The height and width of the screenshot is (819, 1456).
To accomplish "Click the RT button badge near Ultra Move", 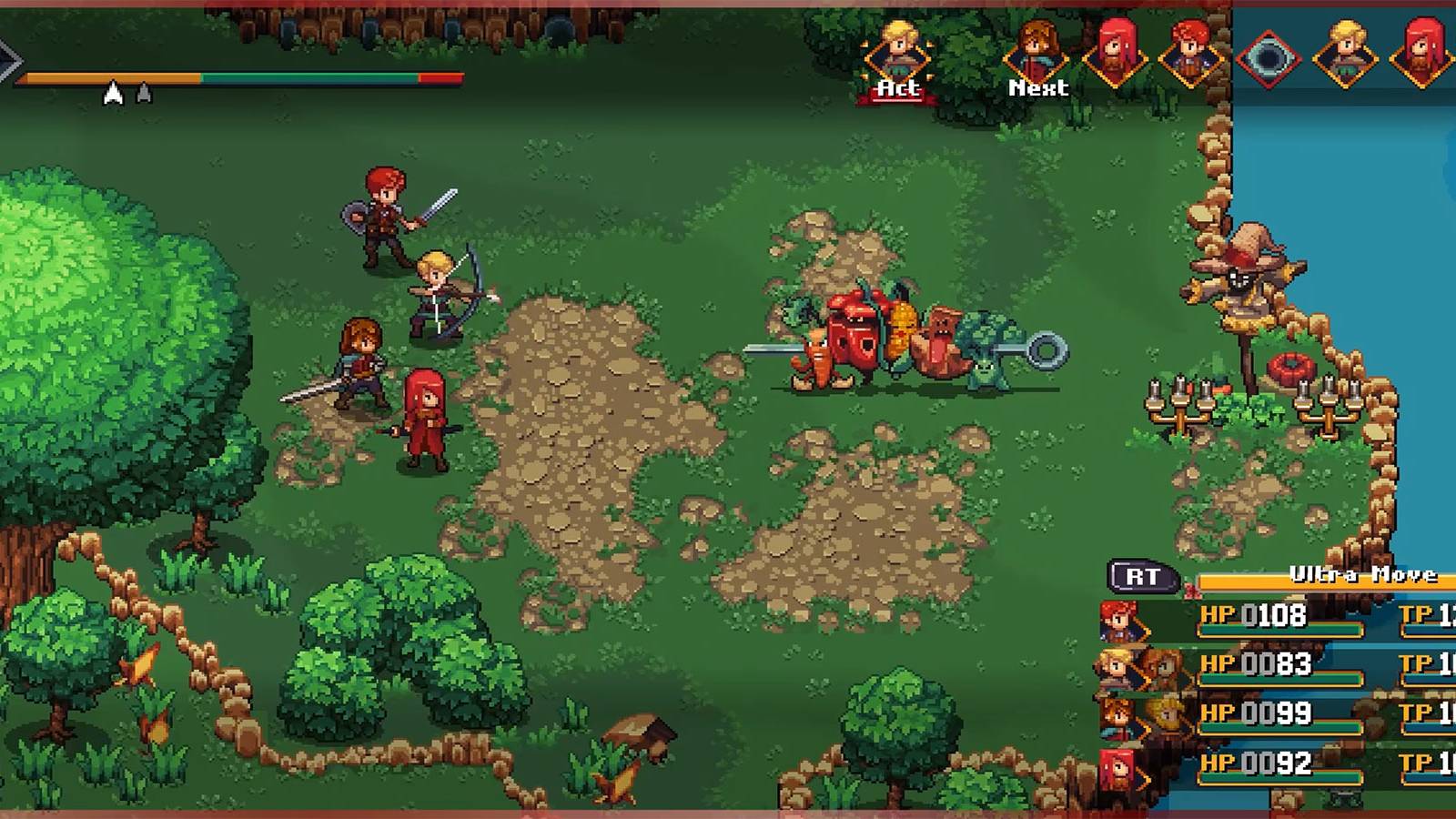I will coord(1140,576).
